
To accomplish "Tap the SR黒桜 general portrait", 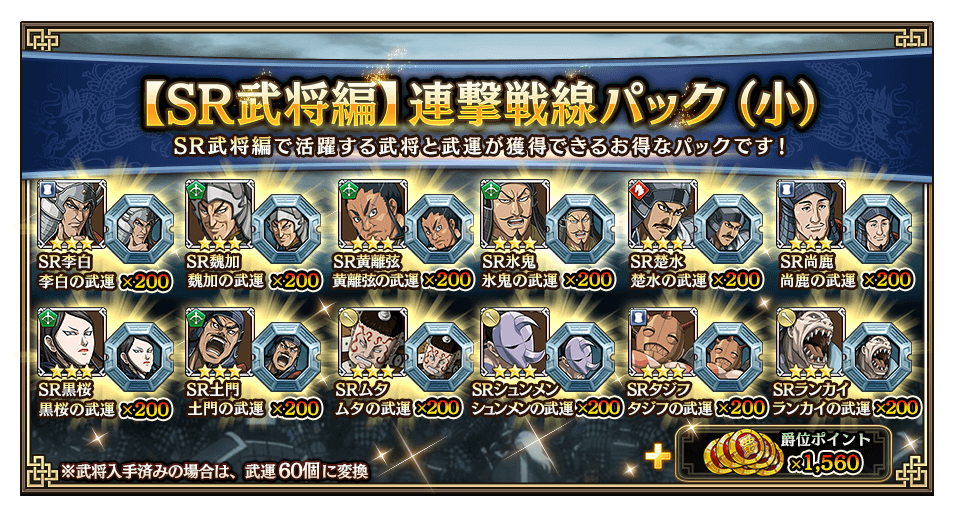I will click(x=66, y=342).
